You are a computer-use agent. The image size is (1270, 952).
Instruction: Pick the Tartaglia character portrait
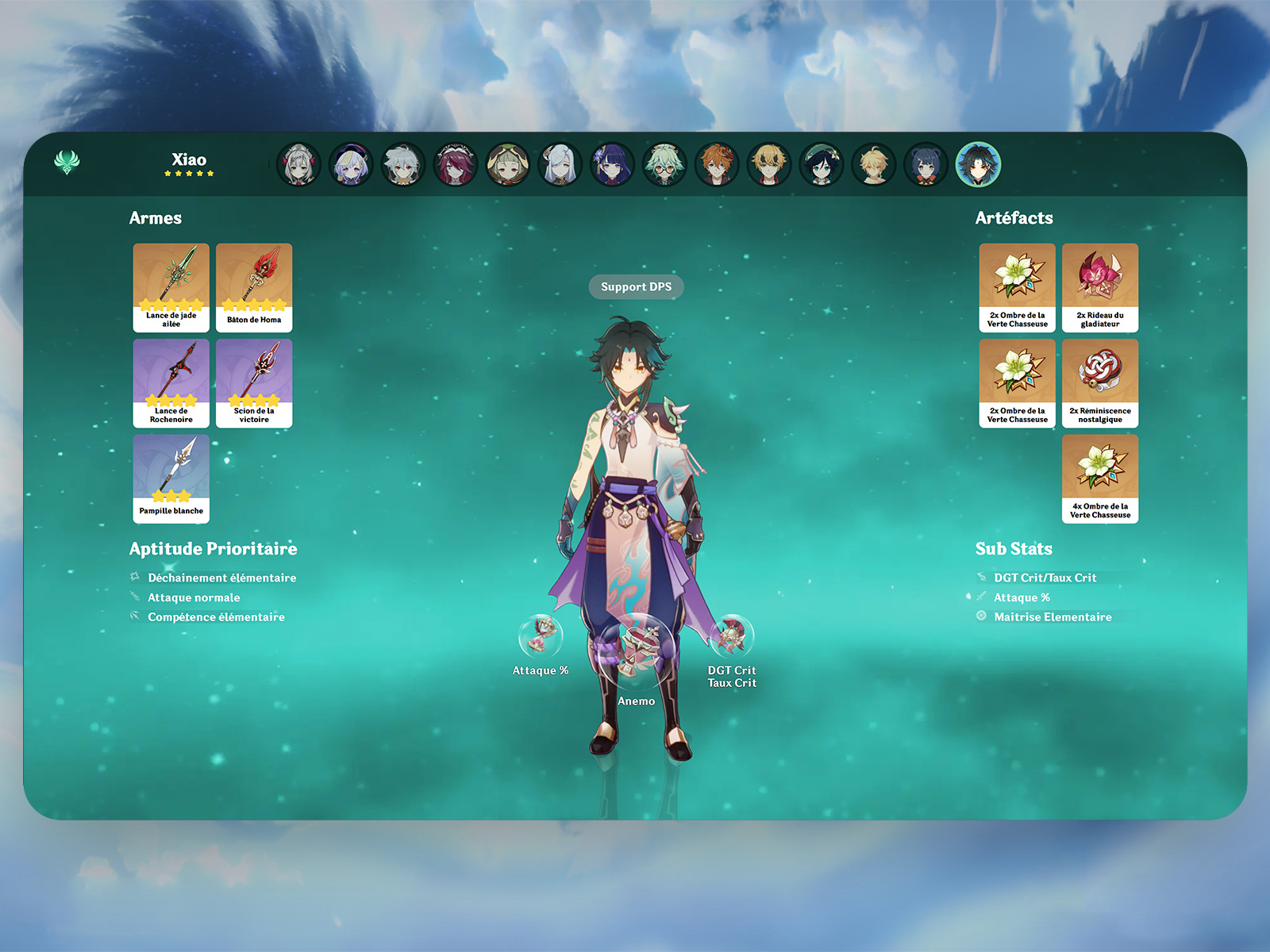click(x=717, y=165)
